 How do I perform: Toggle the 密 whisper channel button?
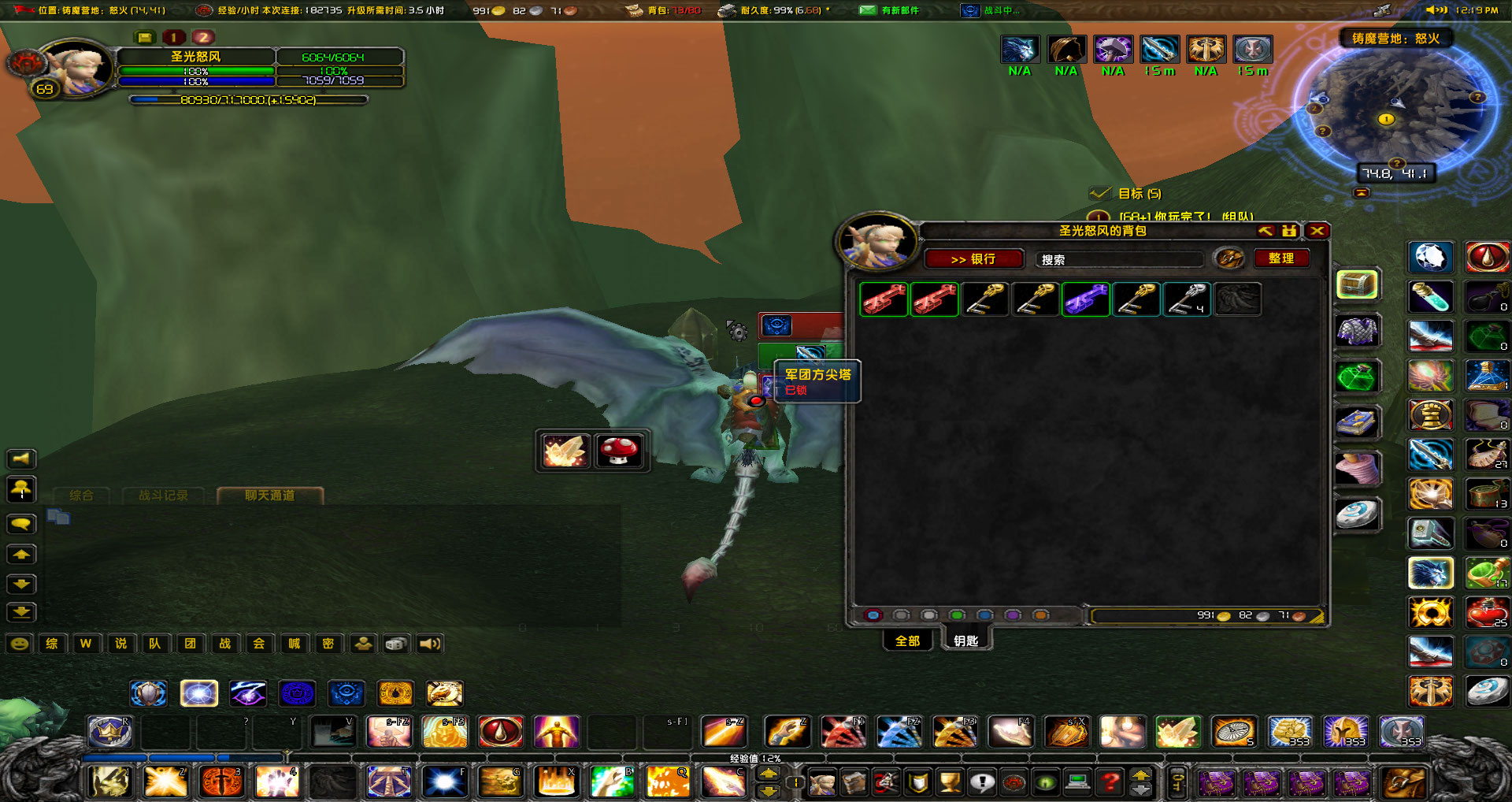pyautogui.click(x=328, y=644)
